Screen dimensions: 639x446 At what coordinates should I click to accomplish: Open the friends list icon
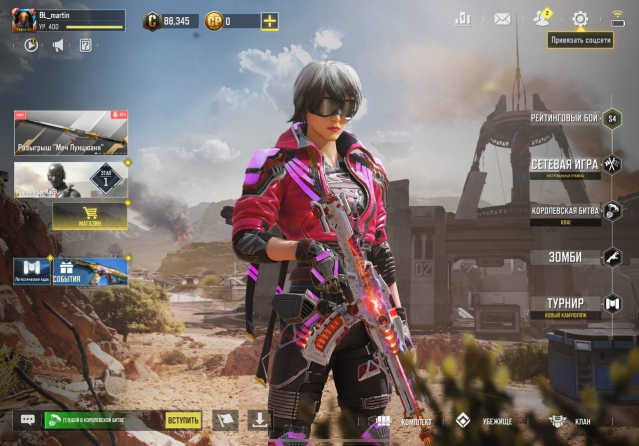tap(542, 19)
